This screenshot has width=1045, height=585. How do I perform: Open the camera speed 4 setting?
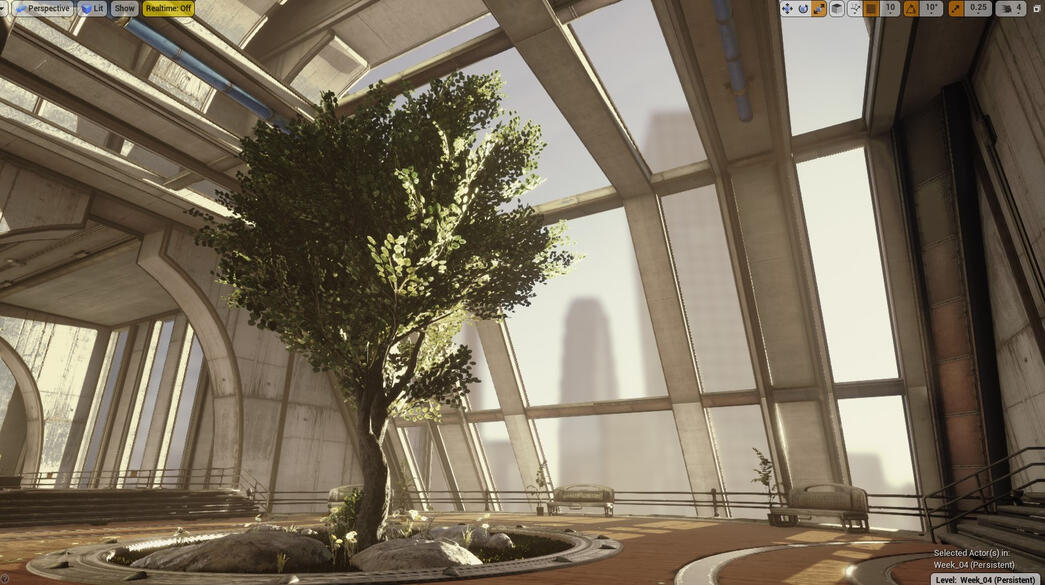[1011, 8]
